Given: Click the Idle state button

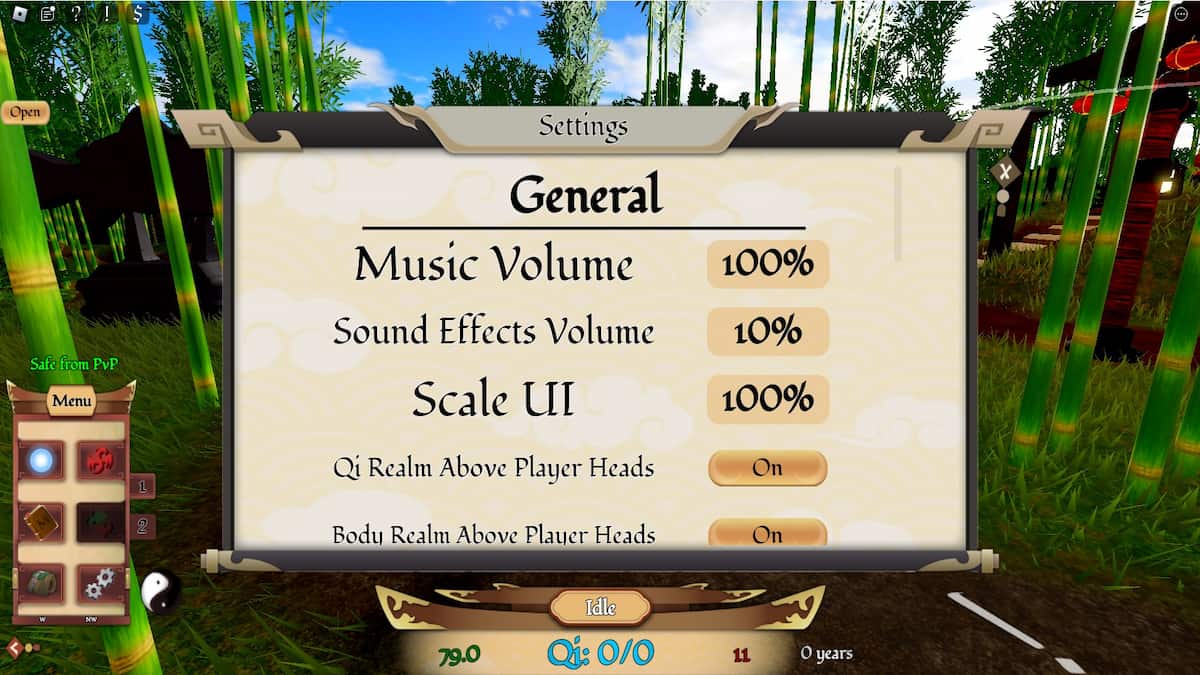Looking at the screenshot, I should 600,607.
